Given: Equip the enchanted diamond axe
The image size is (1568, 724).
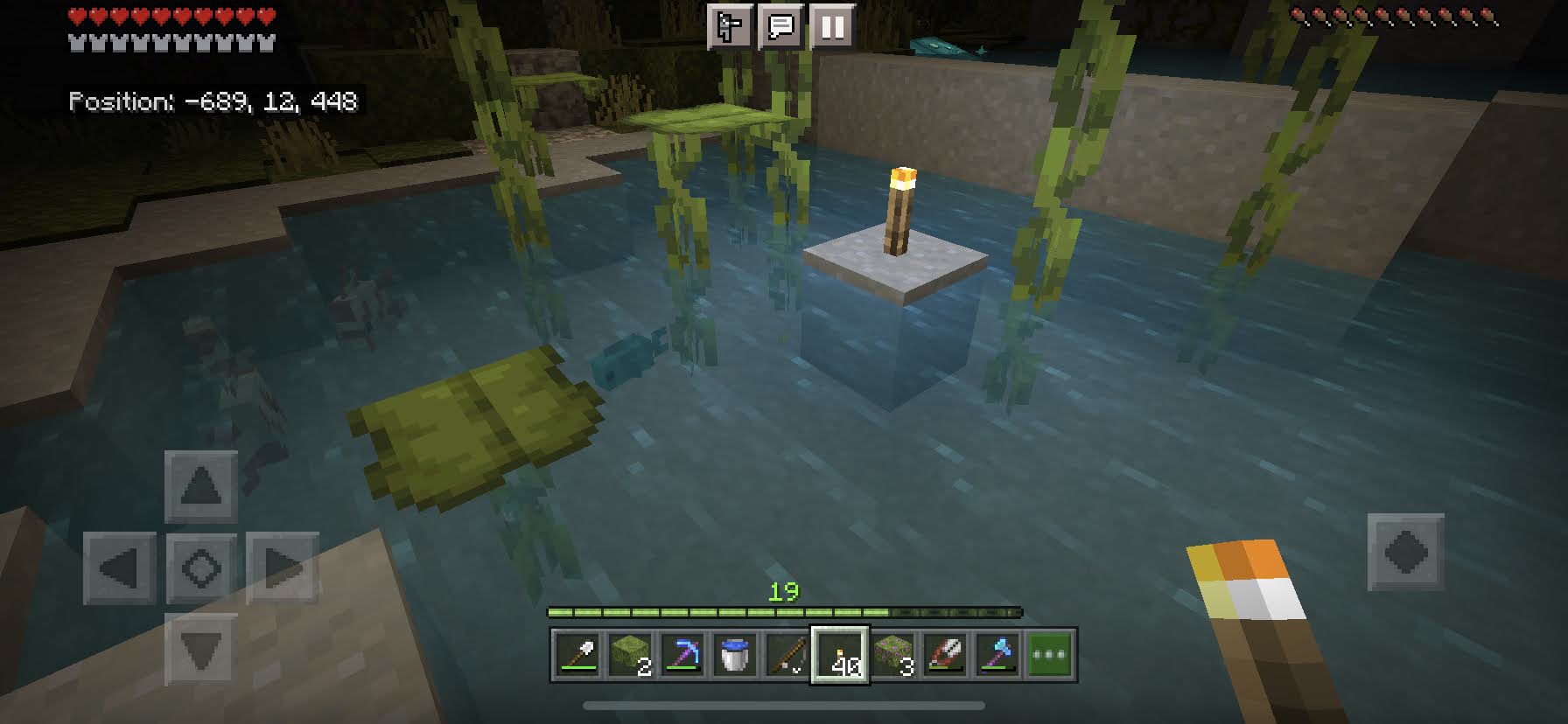Looking at the screenshot, I should (x=997, y=654).
